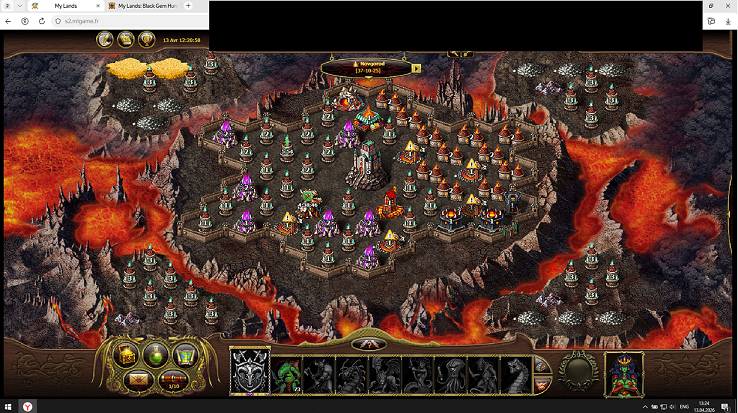The width and height of the screenshot is (738, 413).
Task: Select the green orc unit slot
Action: pyautogui.click(x=288, y=375)
